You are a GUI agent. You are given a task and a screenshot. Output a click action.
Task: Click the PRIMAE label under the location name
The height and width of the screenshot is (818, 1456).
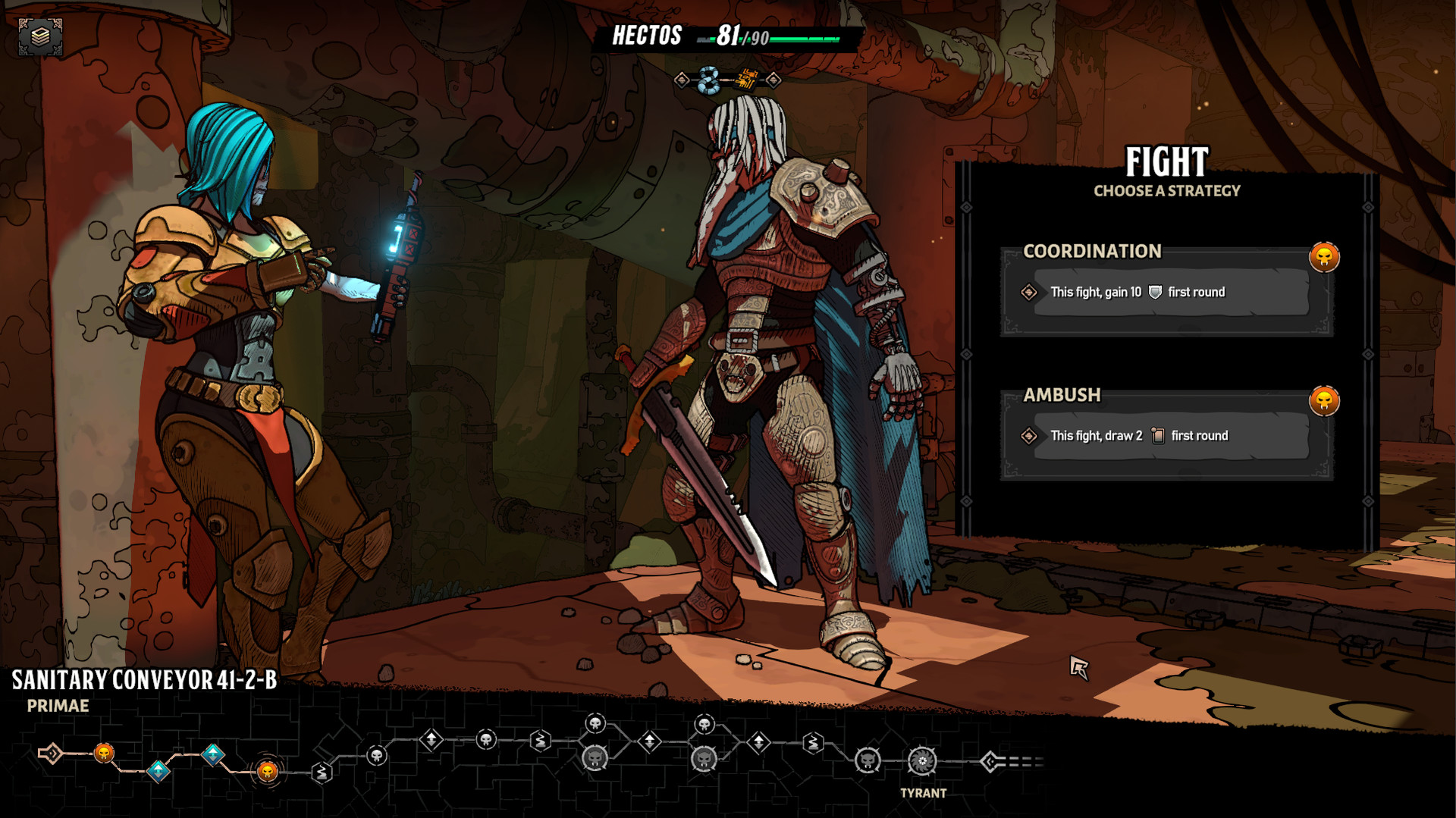tap(57, 705)
